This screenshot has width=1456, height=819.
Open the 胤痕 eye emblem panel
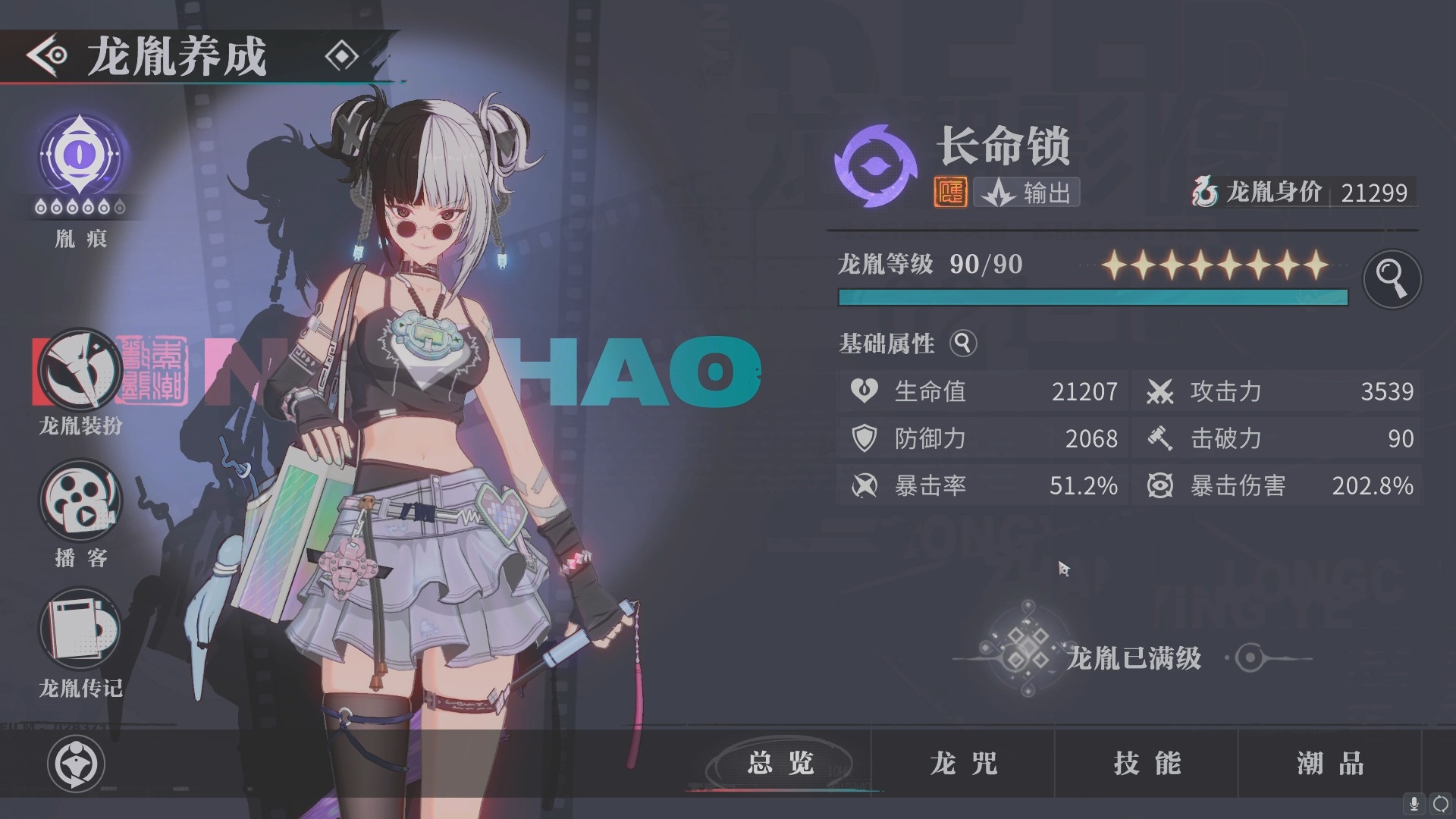point(80,155)
